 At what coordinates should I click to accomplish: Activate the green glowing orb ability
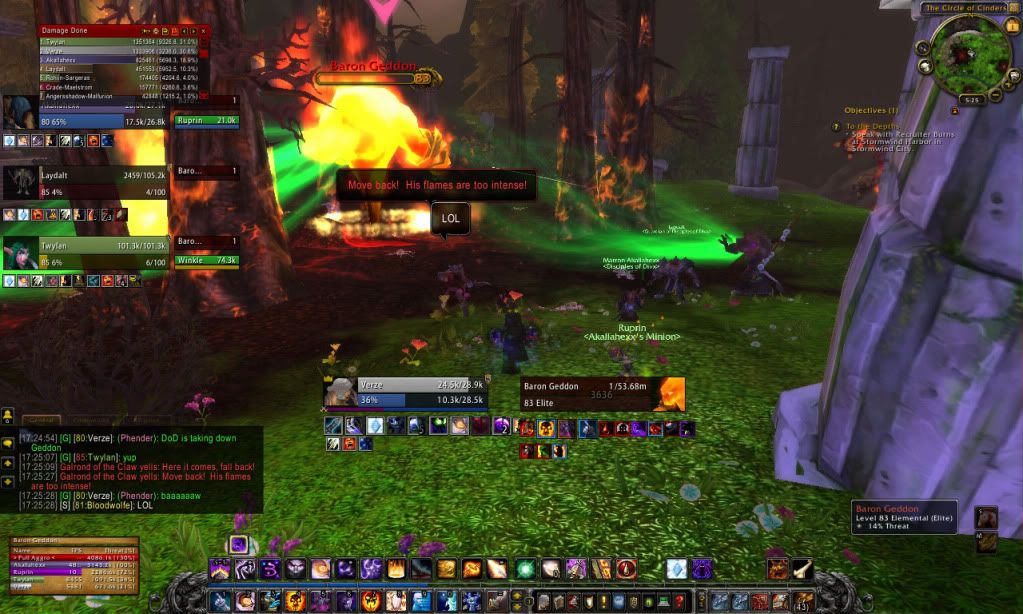(x=523, y=569)
